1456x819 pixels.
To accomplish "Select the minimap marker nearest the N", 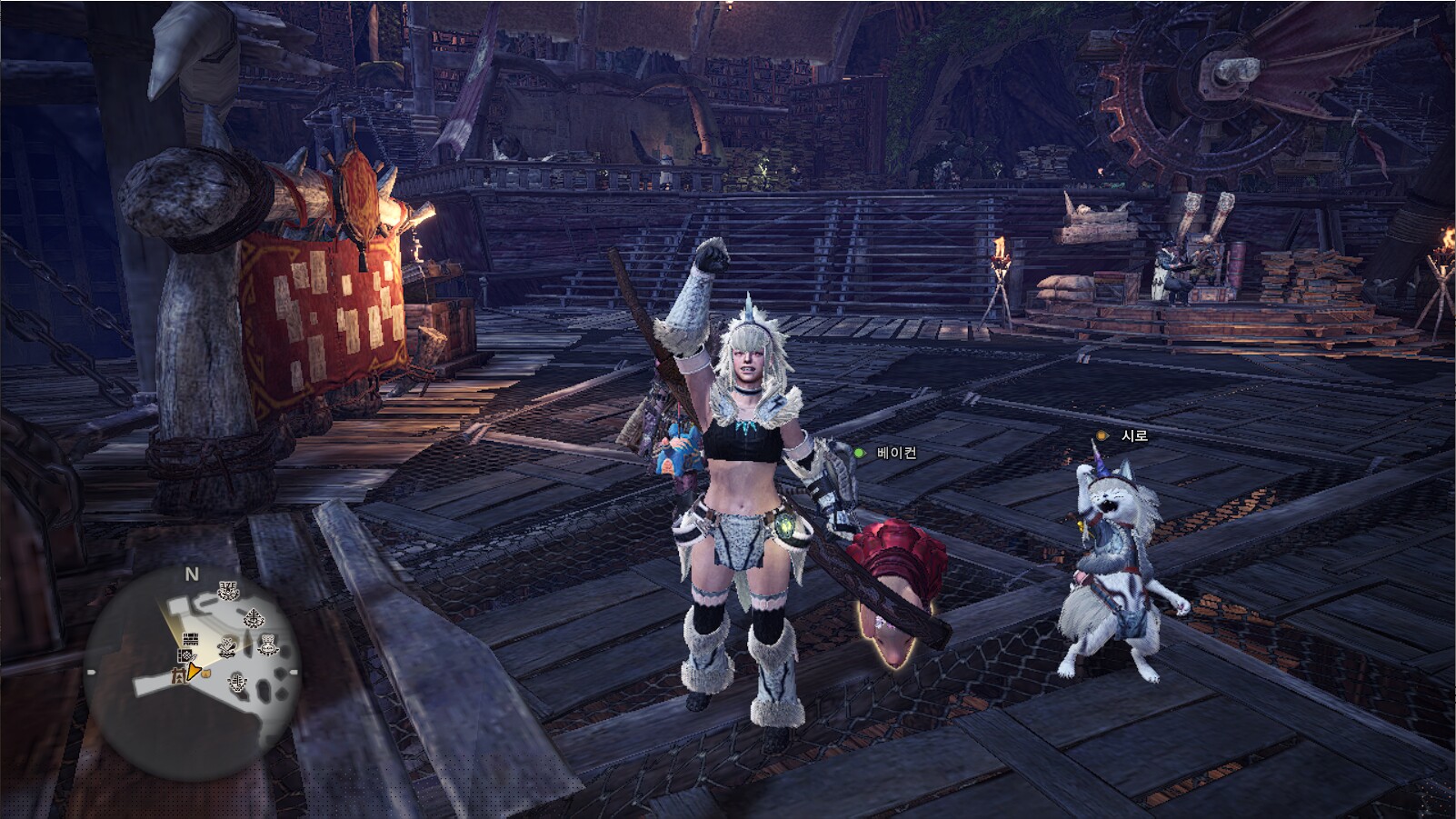I will pyautogui.click(x=228, y=591).
